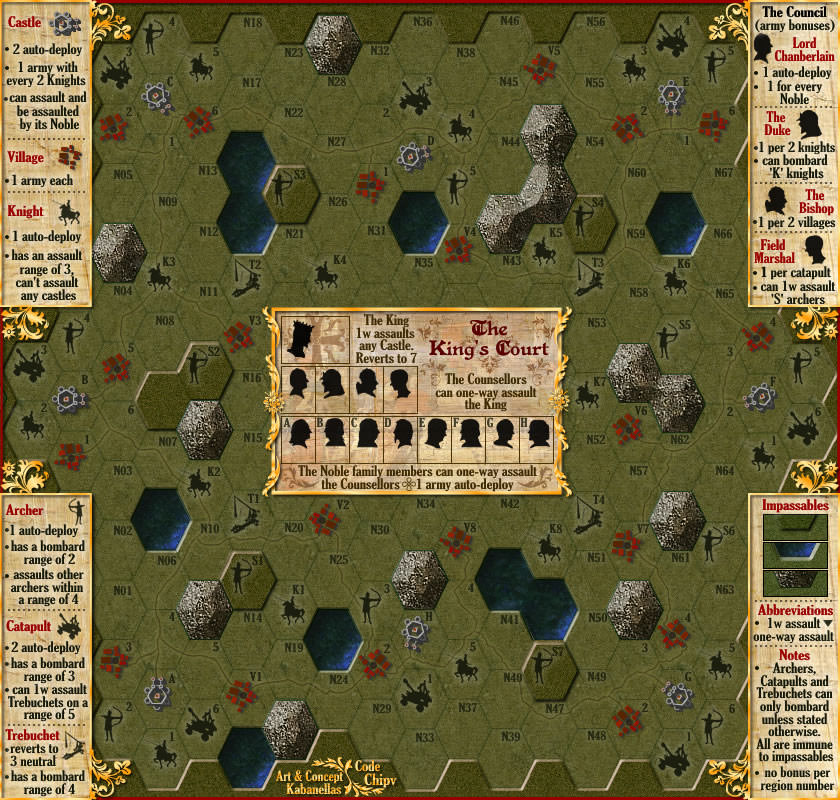Pick Noble family member H portrait
The image size is (840, 800).
tap(539, 434)
